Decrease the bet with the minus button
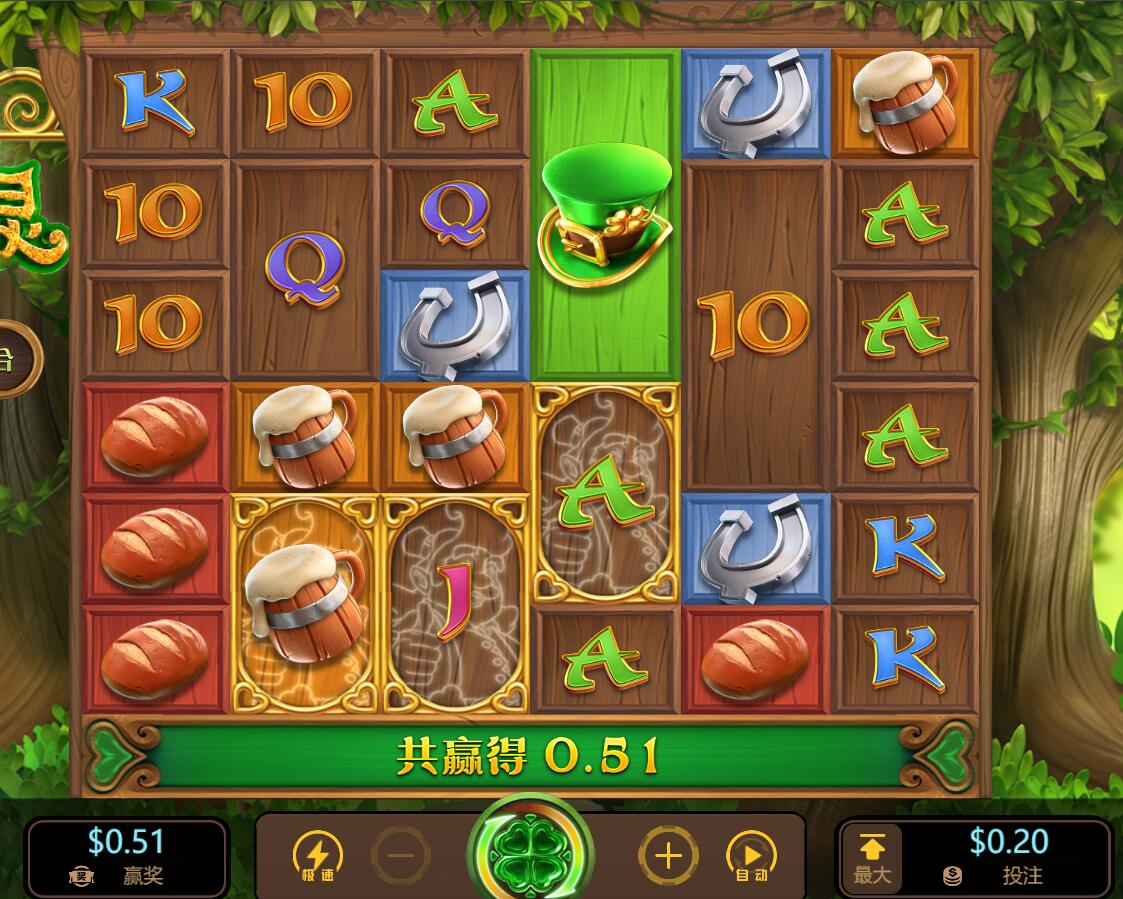 pyautogui.click(x=401, y=856)
